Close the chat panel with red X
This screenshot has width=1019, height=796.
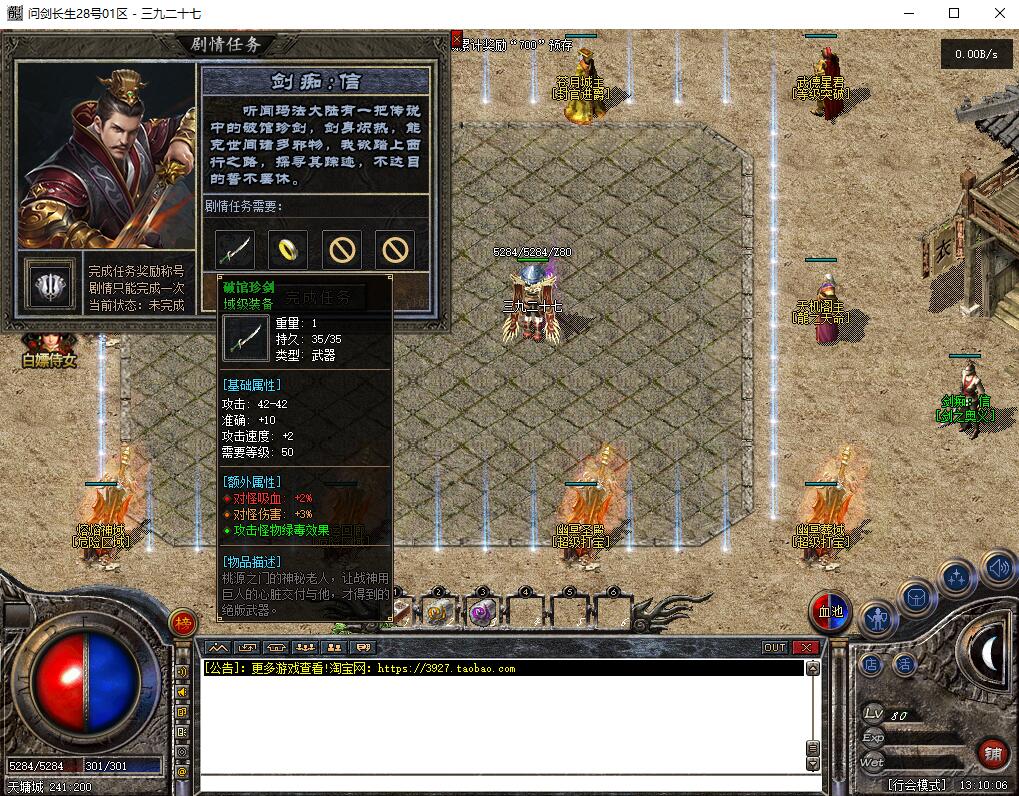pos(805,648)
